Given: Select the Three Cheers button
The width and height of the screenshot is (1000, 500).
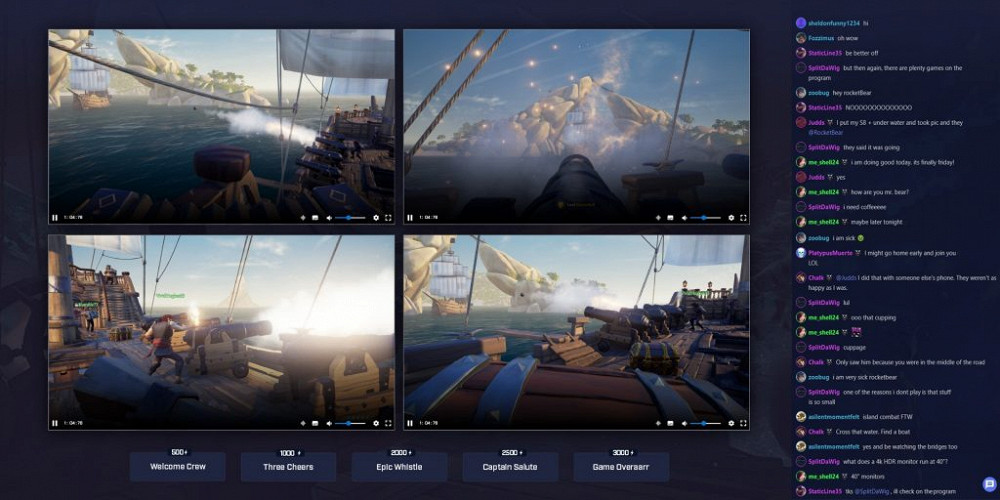Looking at the screenshot, I should (288, 467).
